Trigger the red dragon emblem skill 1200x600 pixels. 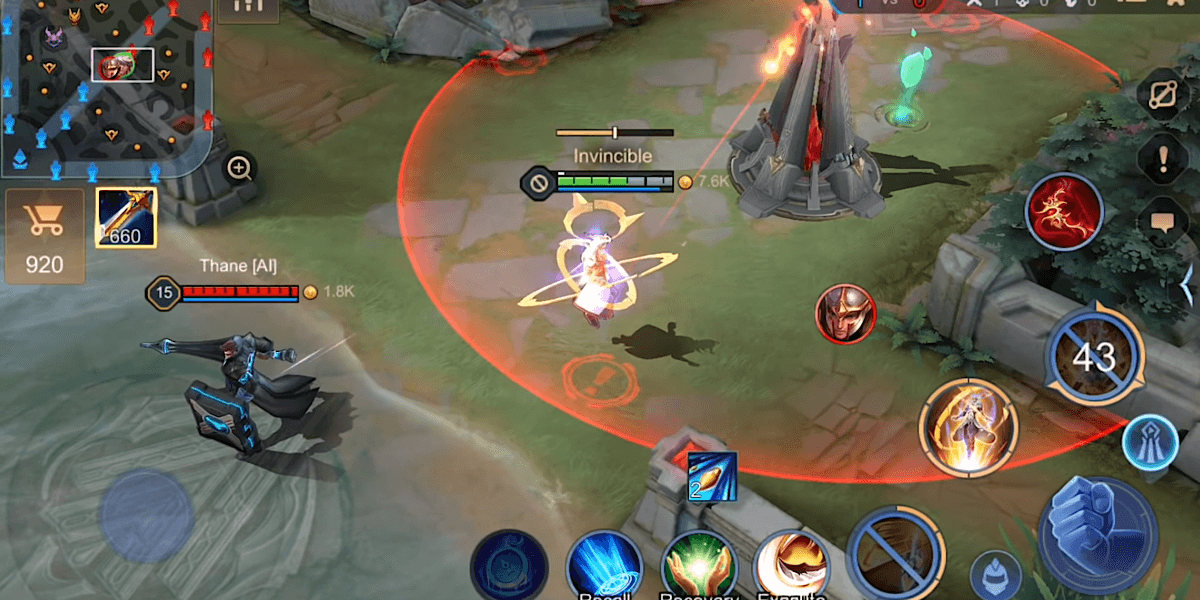click(1064, 211)
